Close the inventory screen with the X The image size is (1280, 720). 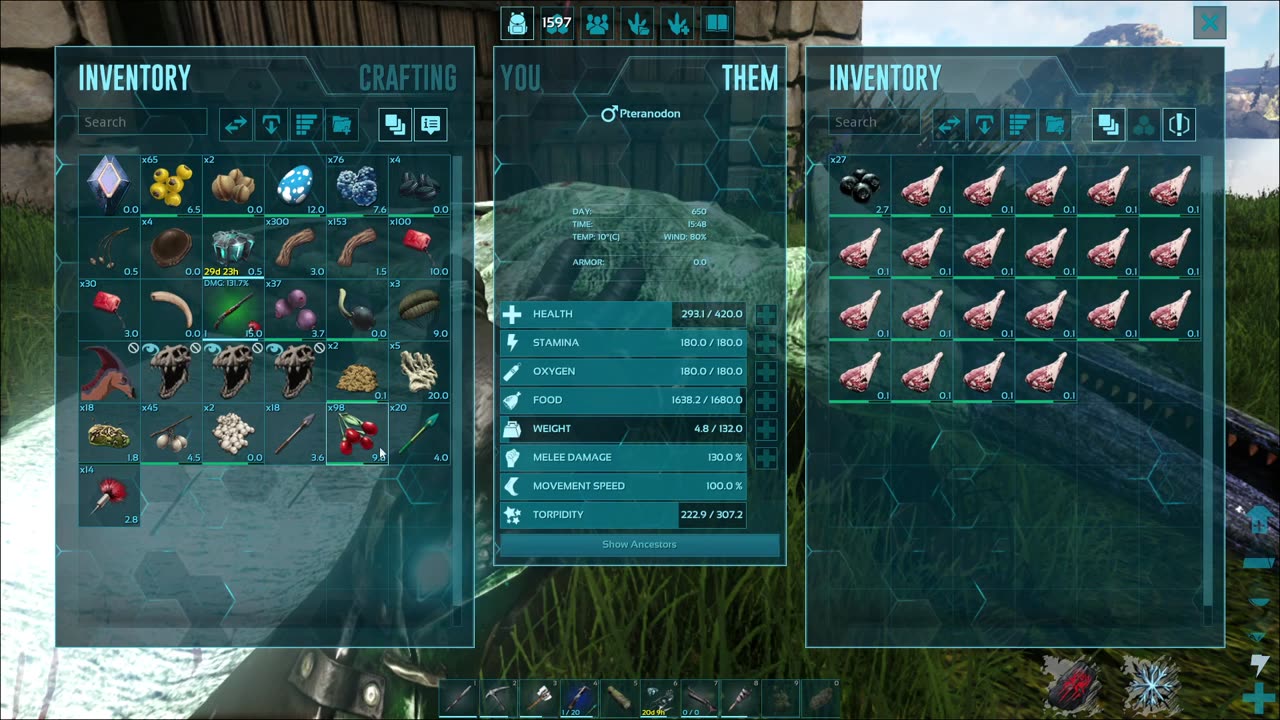click(1210, 22)
